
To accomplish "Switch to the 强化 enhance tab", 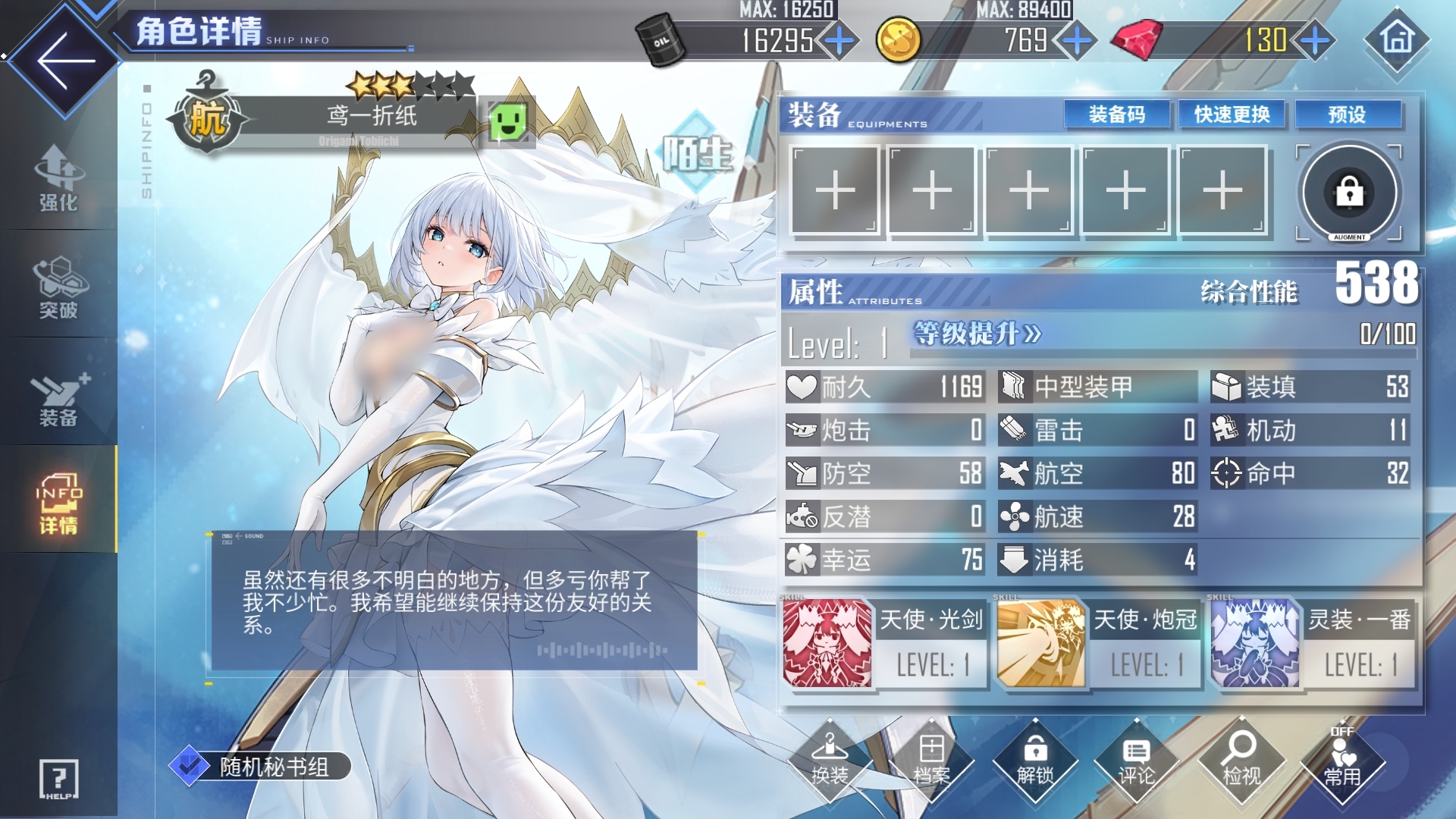I will pos(58,178).
